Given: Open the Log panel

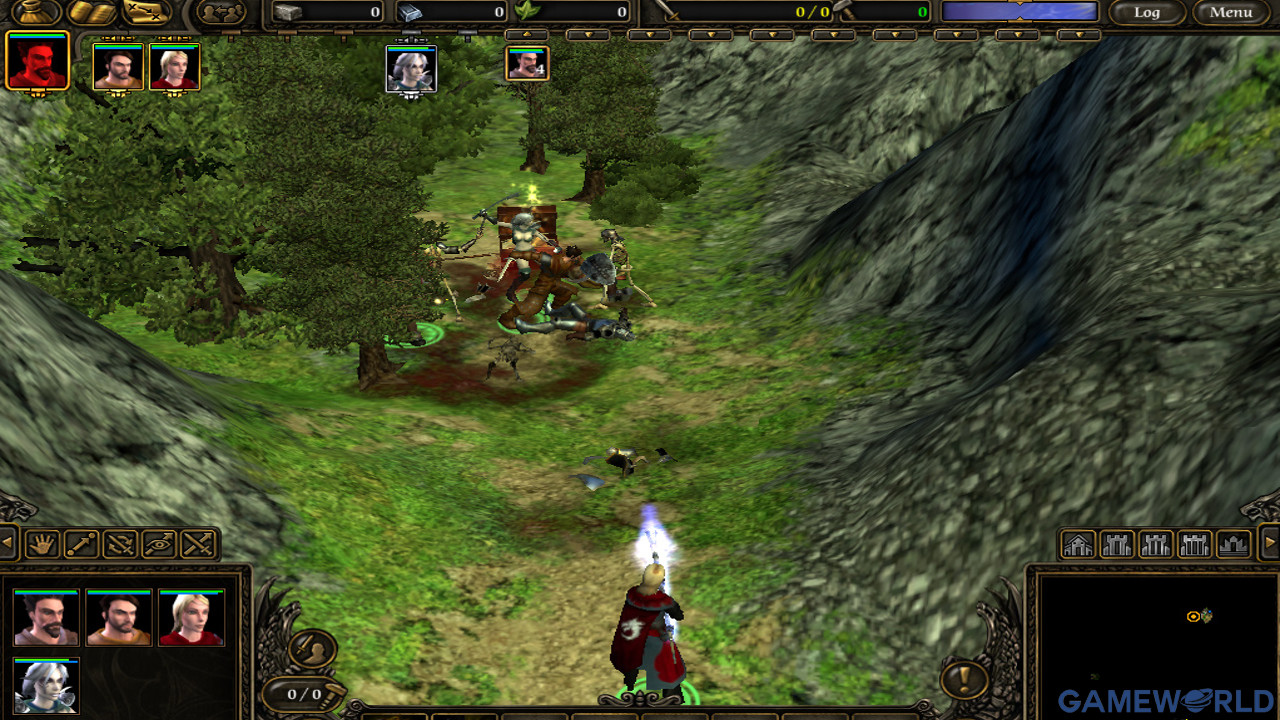Looking at the screenshot, I should click(x=1146, y=12).
